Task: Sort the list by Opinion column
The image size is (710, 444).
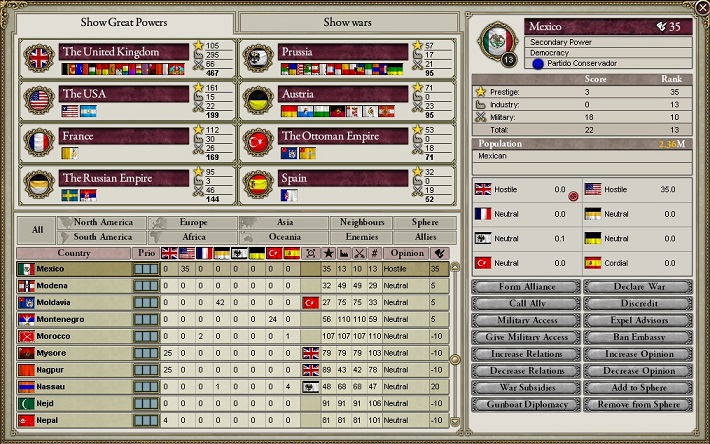Action: point(405,253)
